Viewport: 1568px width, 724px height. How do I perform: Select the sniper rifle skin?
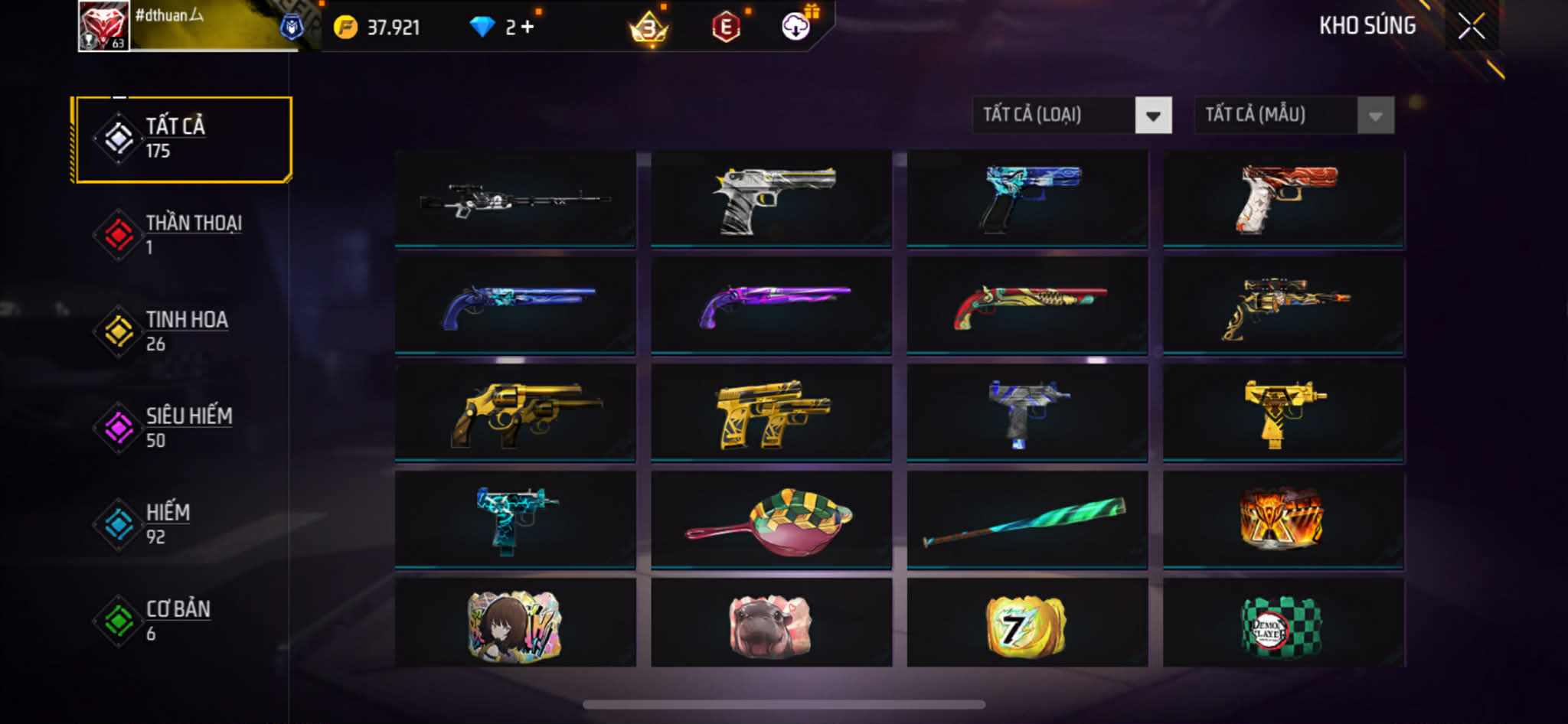click(514, 200)
